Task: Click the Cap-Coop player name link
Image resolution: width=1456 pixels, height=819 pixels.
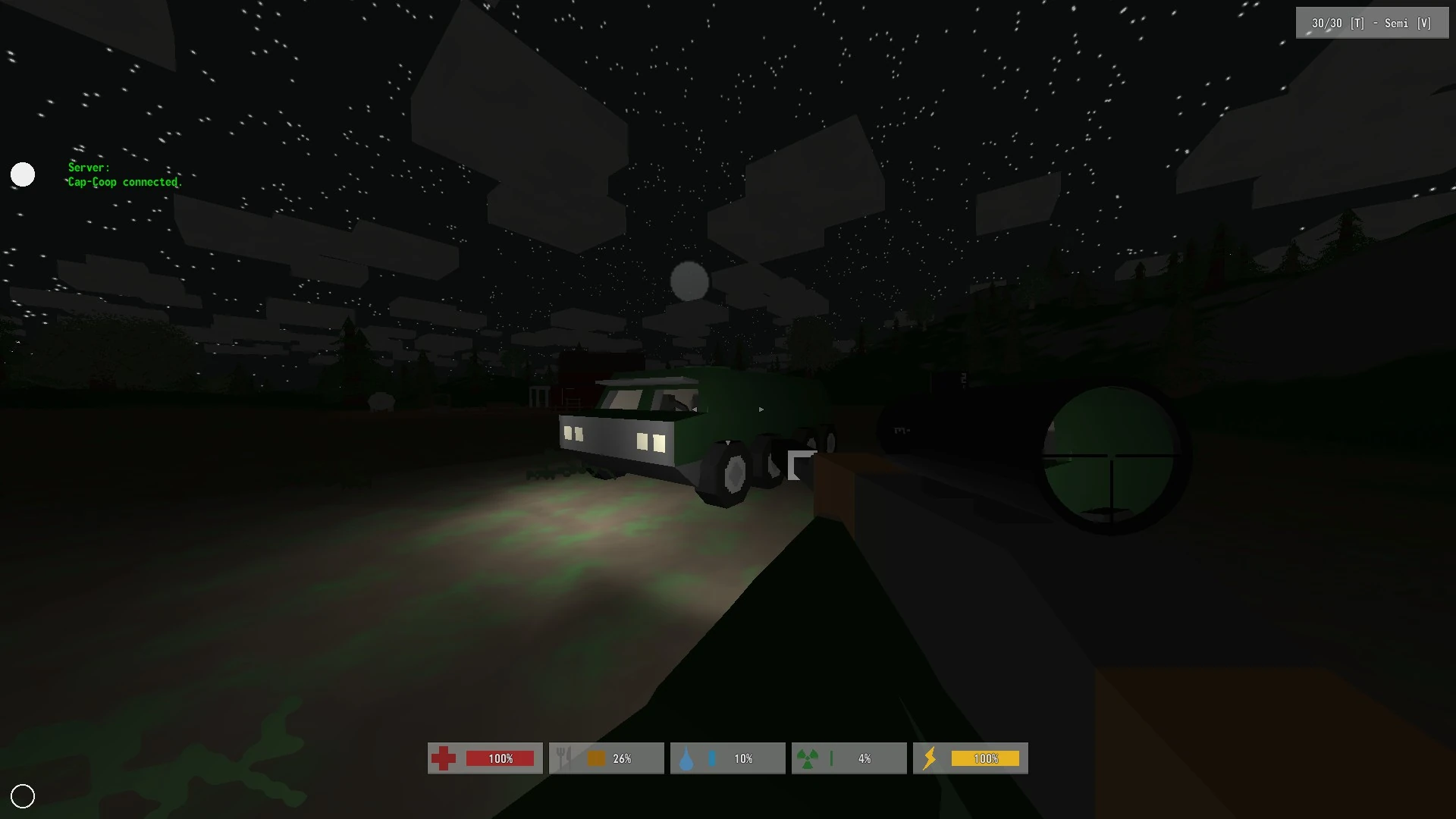Action: click(93, 182)
